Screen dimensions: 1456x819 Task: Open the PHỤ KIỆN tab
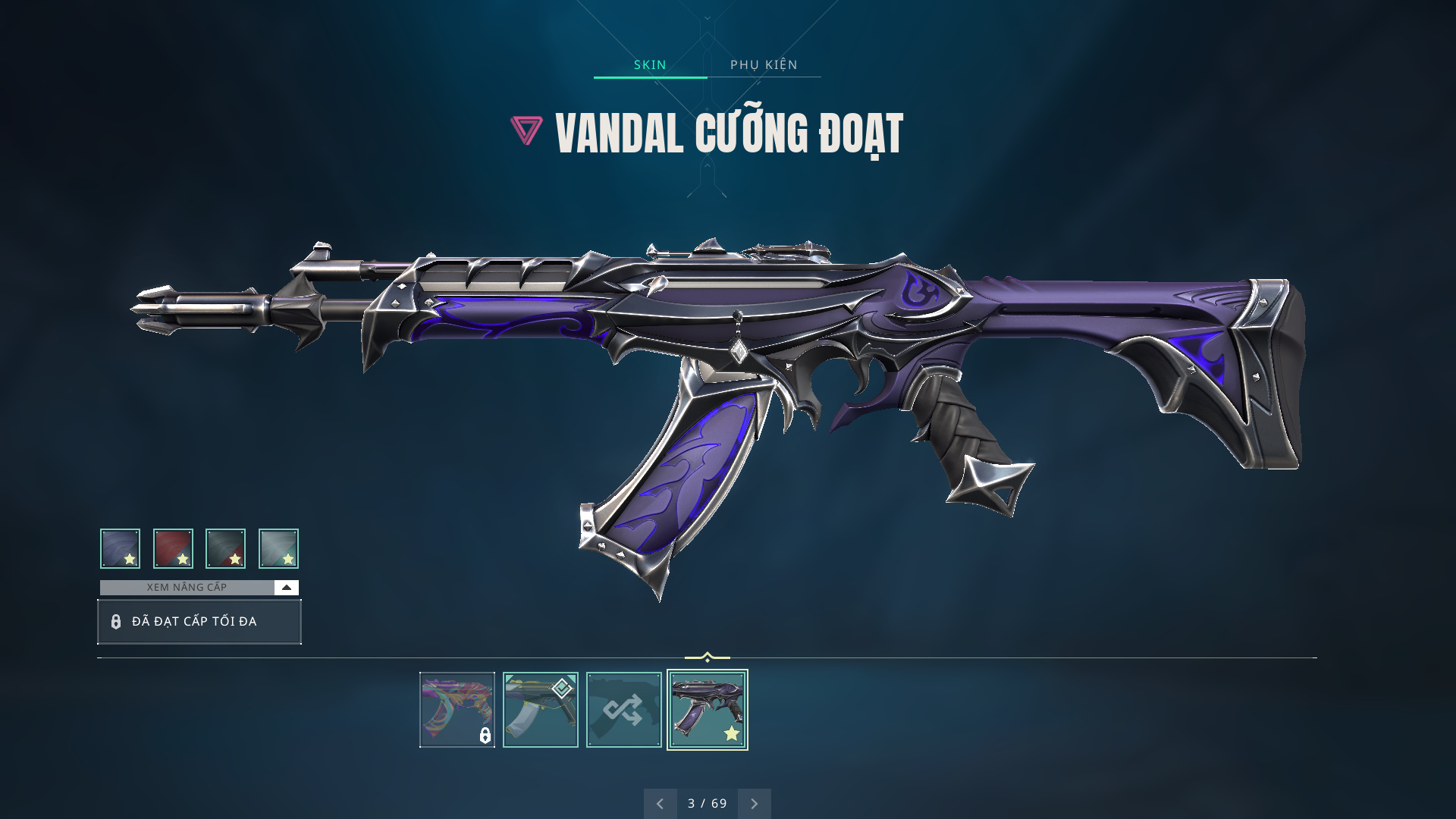click(764, 64)
